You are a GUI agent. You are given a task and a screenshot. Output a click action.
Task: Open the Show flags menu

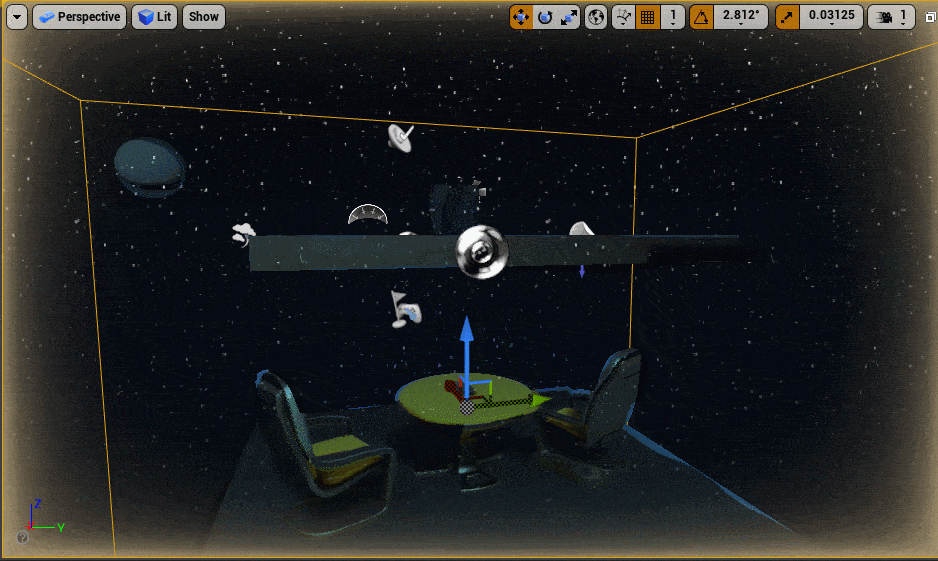pyautogui.click(x=204, y=17)
